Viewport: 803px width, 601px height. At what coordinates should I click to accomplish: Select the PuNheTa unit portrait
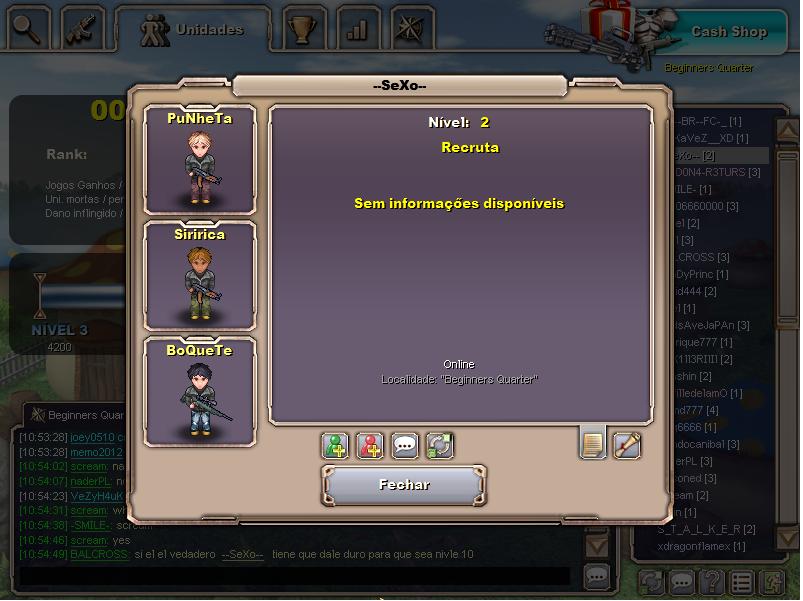click(199, 160)
